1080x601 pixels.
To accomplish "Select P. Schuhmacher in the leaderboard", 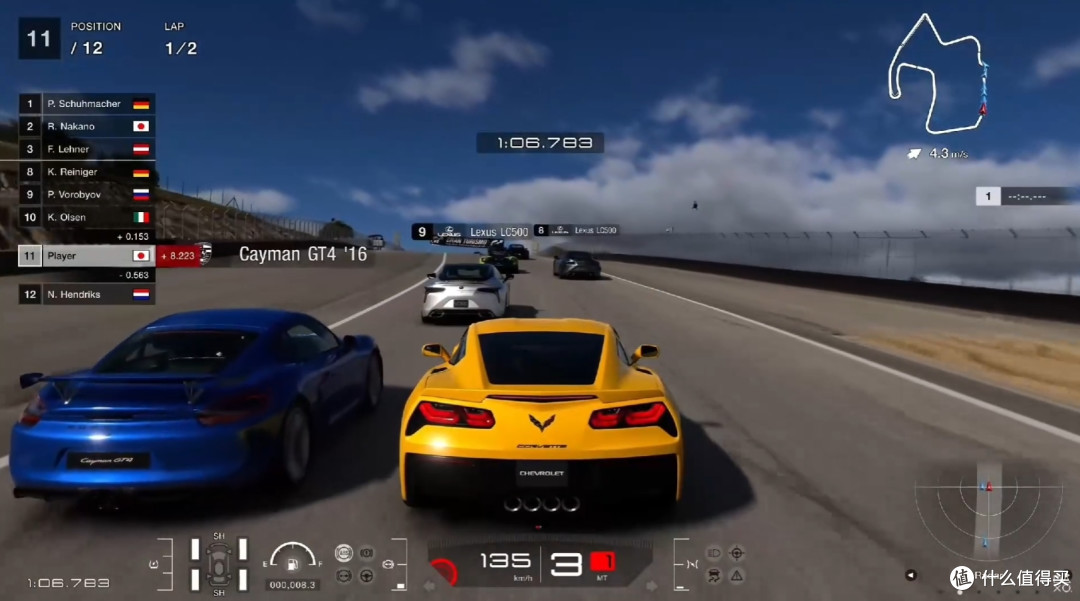I will click(x=87, y=104).
